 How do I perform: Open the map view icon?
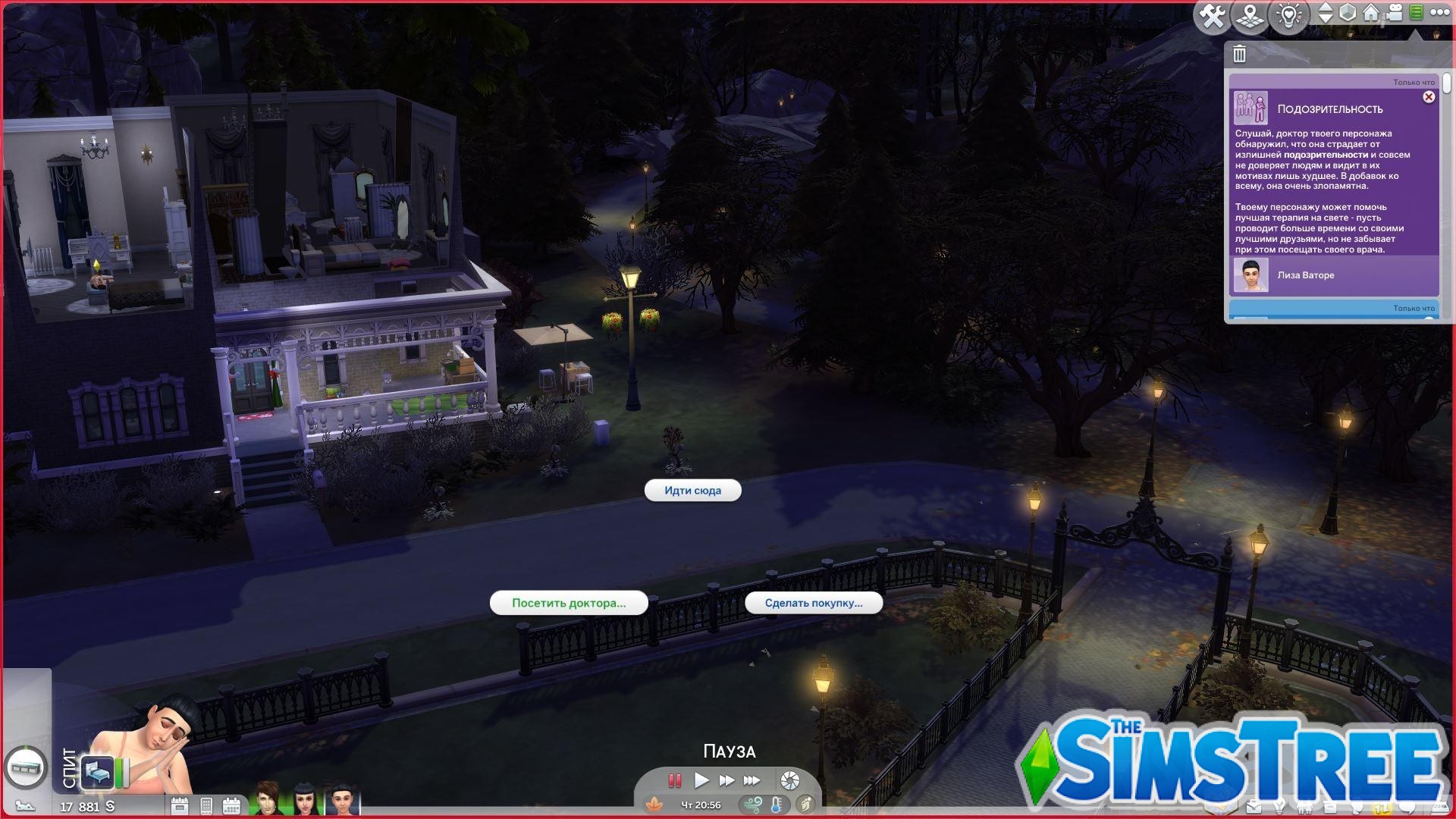tap(1250, 13)
